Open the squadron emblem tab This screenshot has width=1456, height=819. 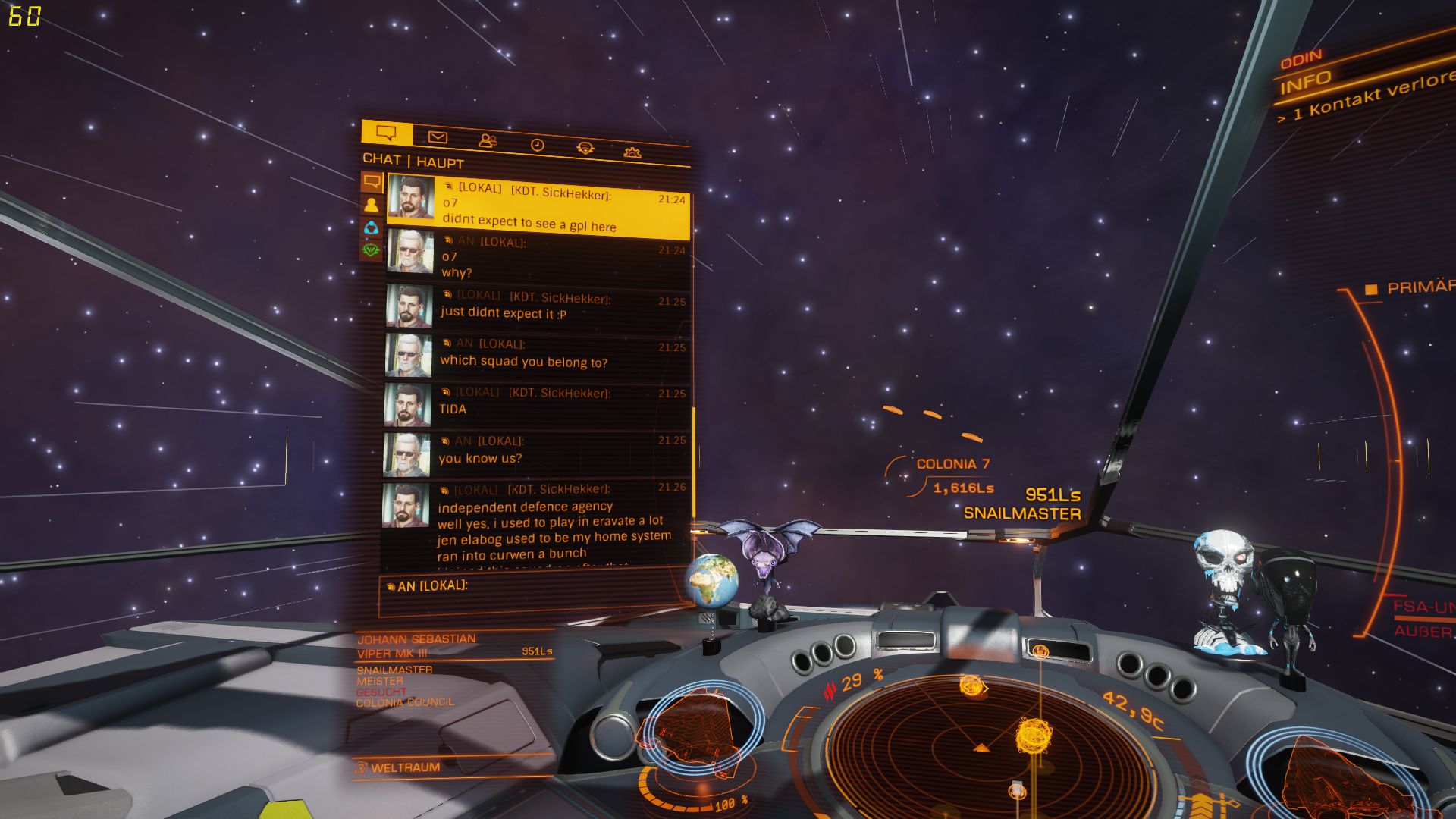pos(585,149)
